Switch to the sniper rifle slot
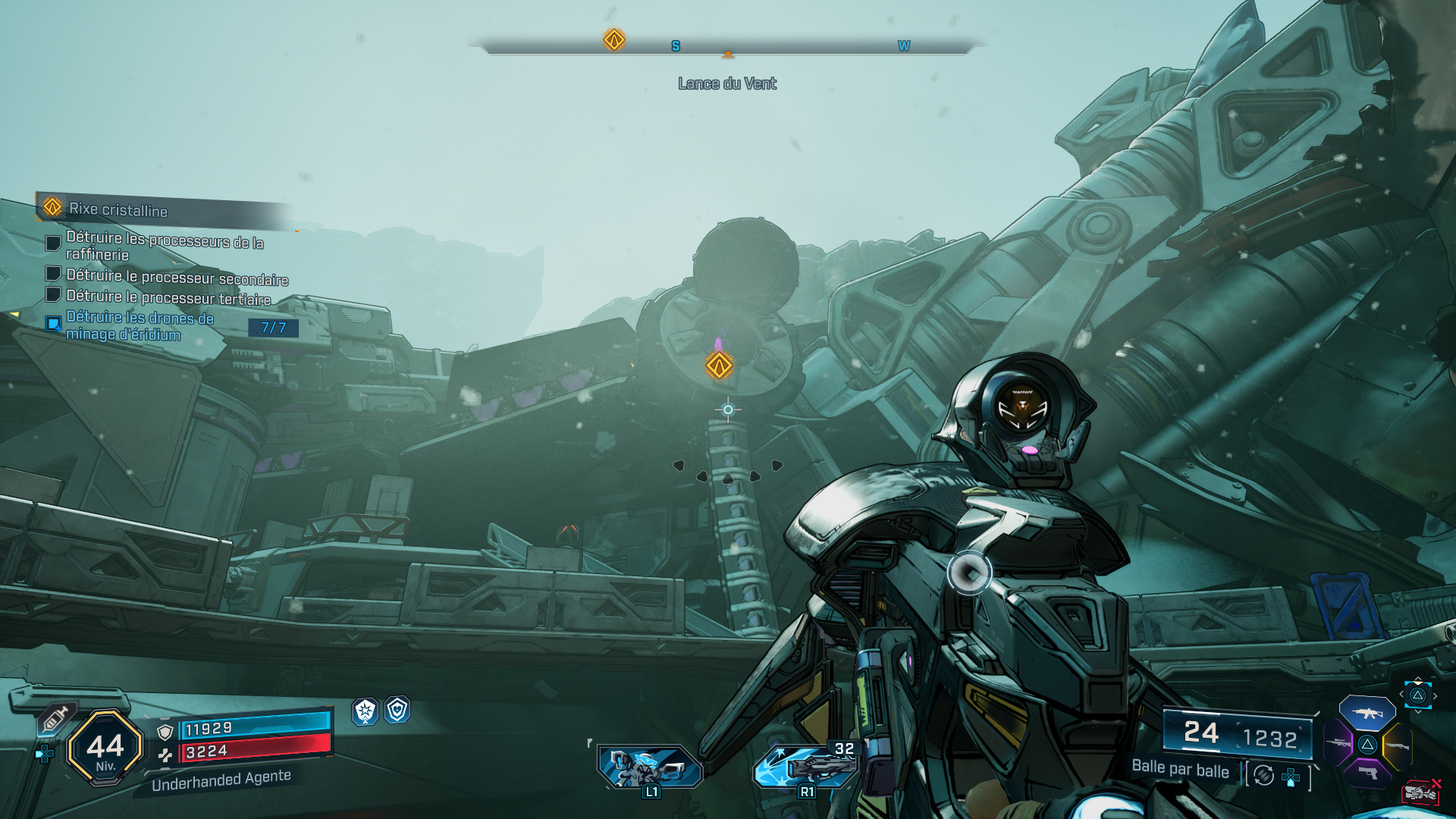 1338,743
